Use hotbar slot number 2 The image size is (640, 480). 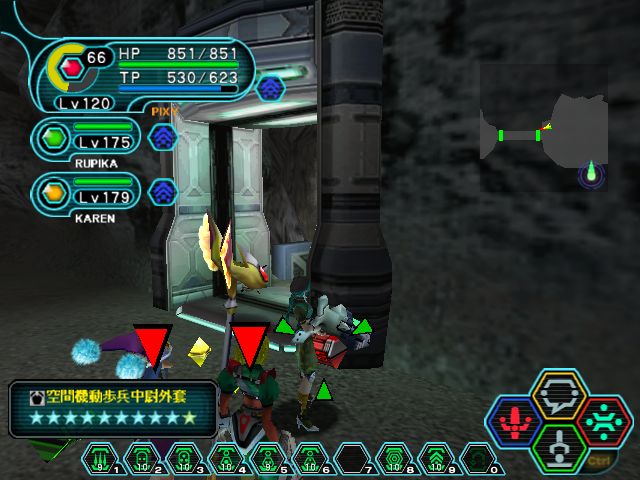point(143,459)
